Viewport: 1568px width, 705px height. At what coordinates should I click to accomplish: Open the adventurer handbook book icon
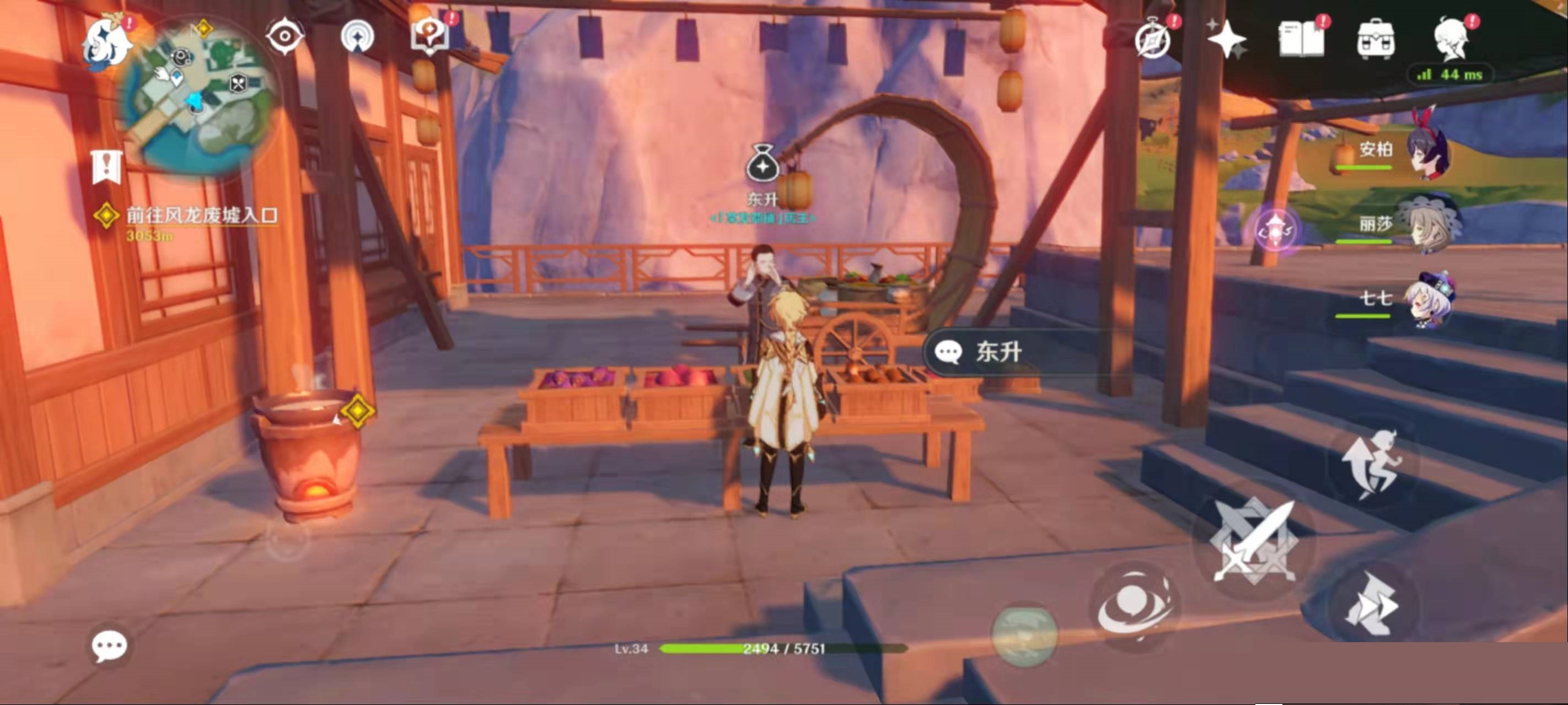1301,40
